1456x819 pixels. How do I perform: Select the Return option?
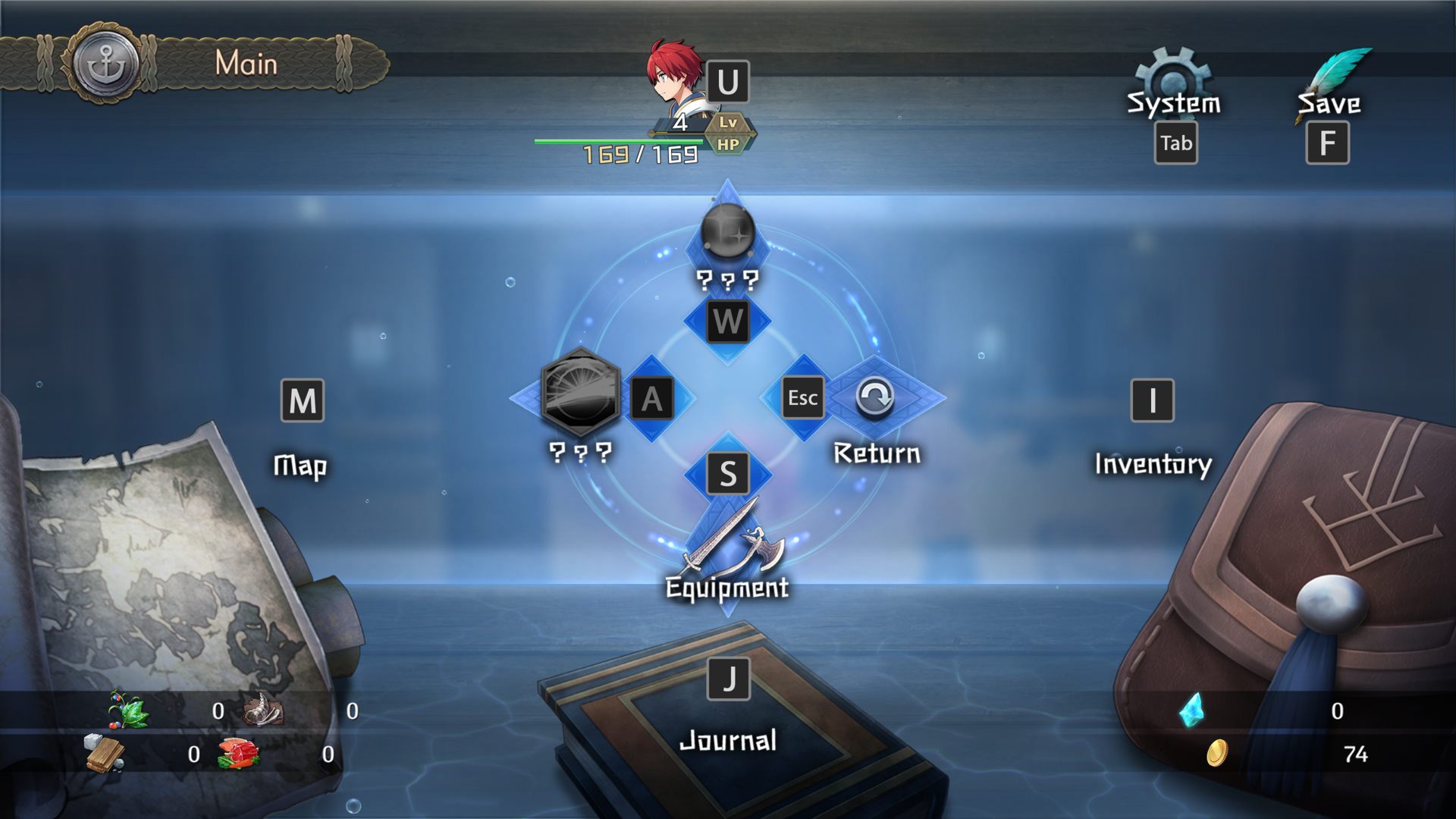pos(876,397)
